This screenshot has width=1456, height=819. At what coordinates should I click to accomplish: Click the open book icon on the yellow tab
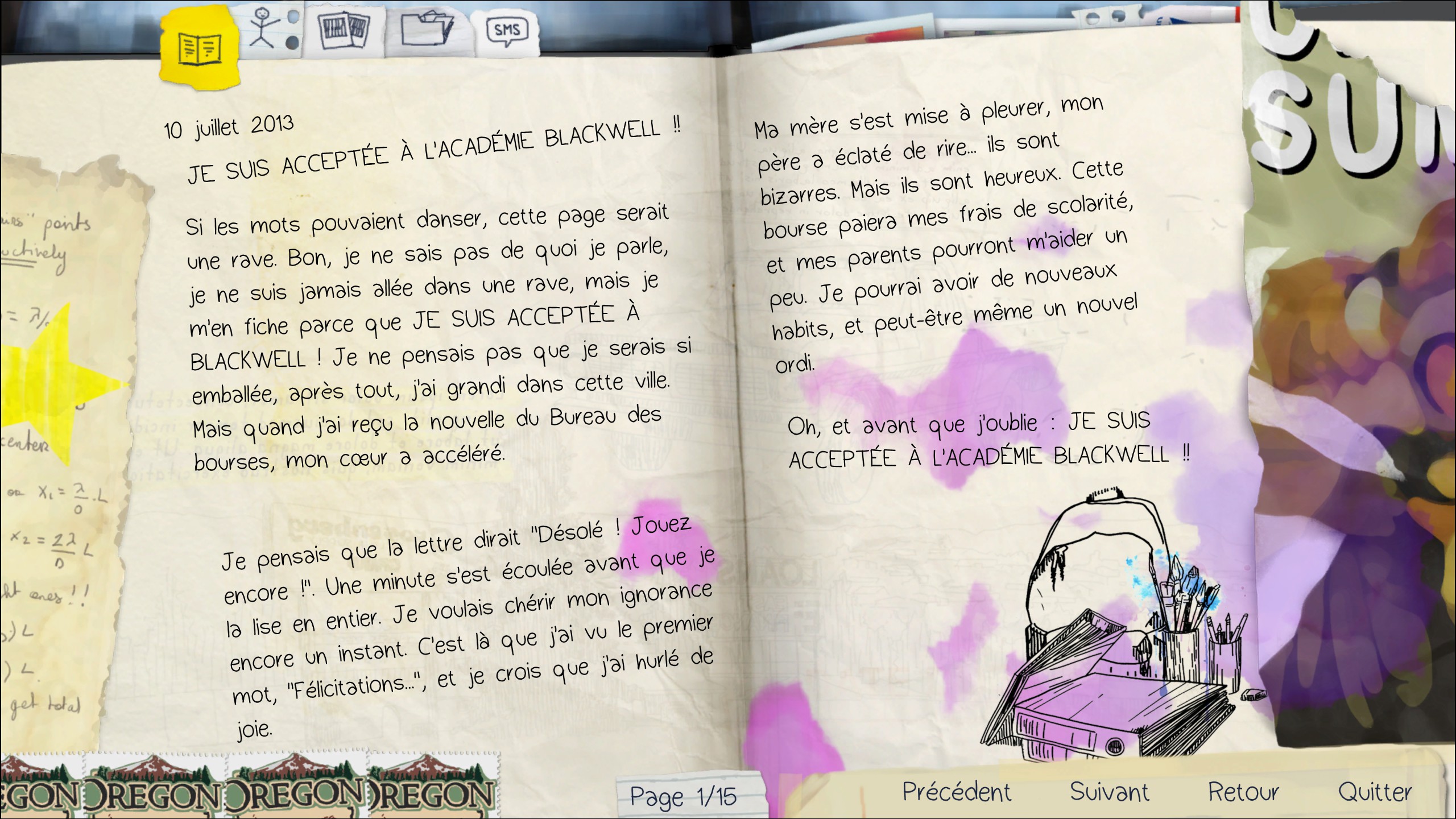click(198, 48)
